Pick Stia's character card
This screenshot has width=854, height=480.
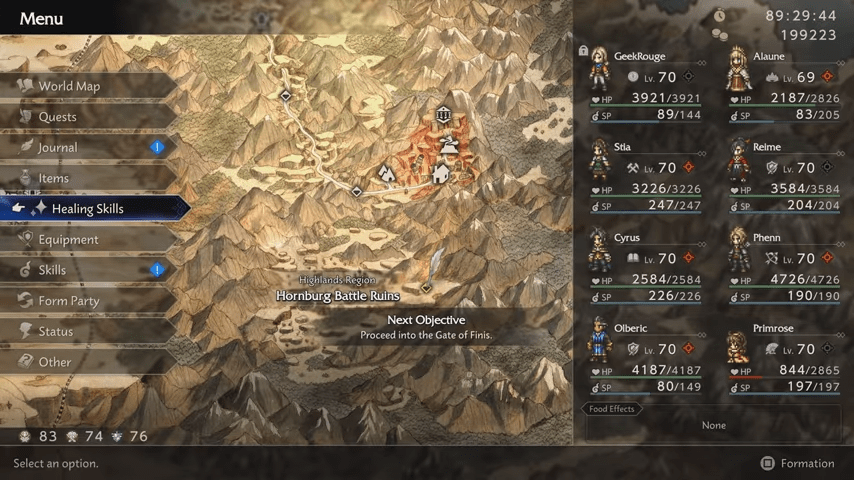coord(644,176)
